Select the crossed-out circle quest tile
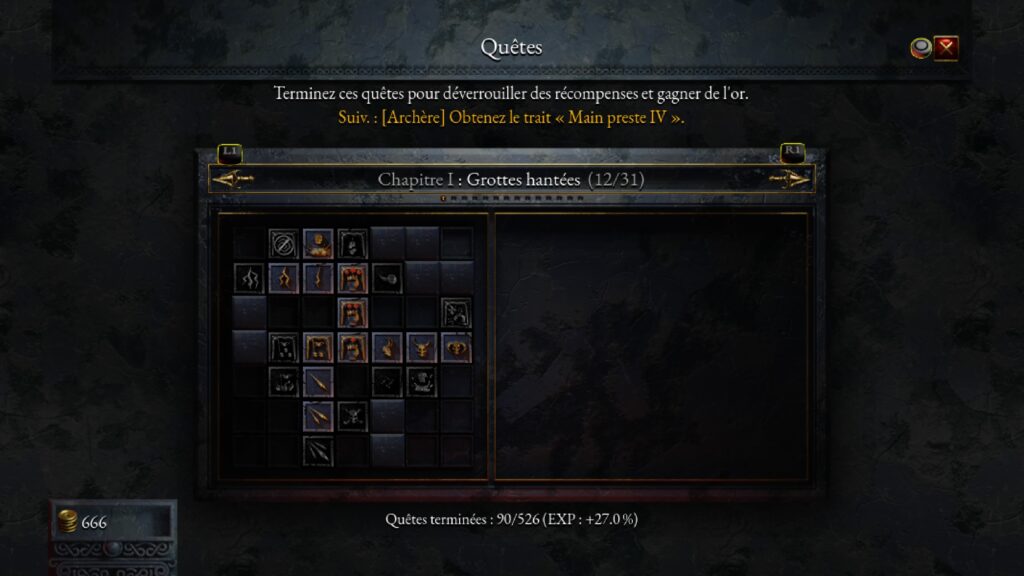Screen dimensions: 1024x576 click(283, 243)
